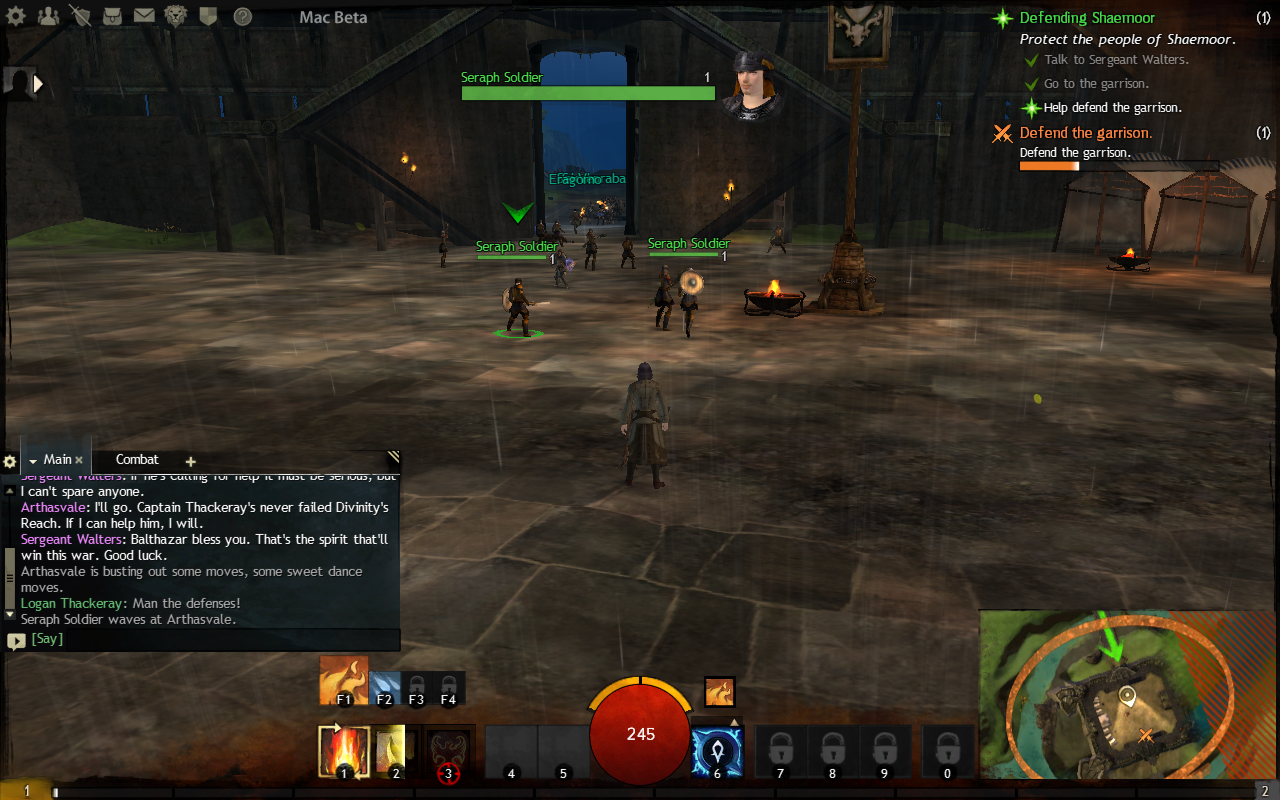Switch to water attunement with F2

click(384, 686)
